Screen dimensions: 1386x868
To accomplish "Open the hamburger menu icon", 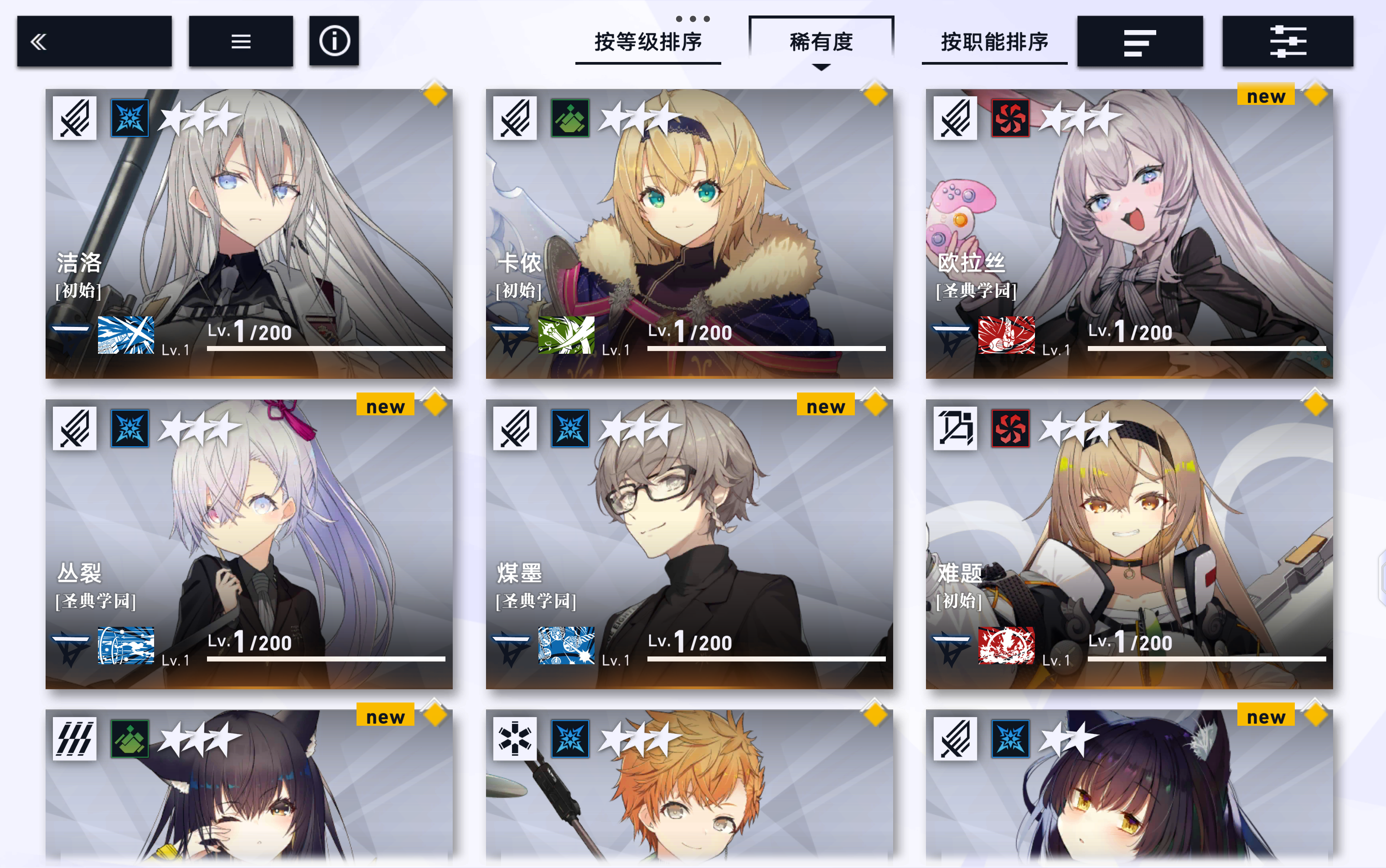I will [241, 41].
